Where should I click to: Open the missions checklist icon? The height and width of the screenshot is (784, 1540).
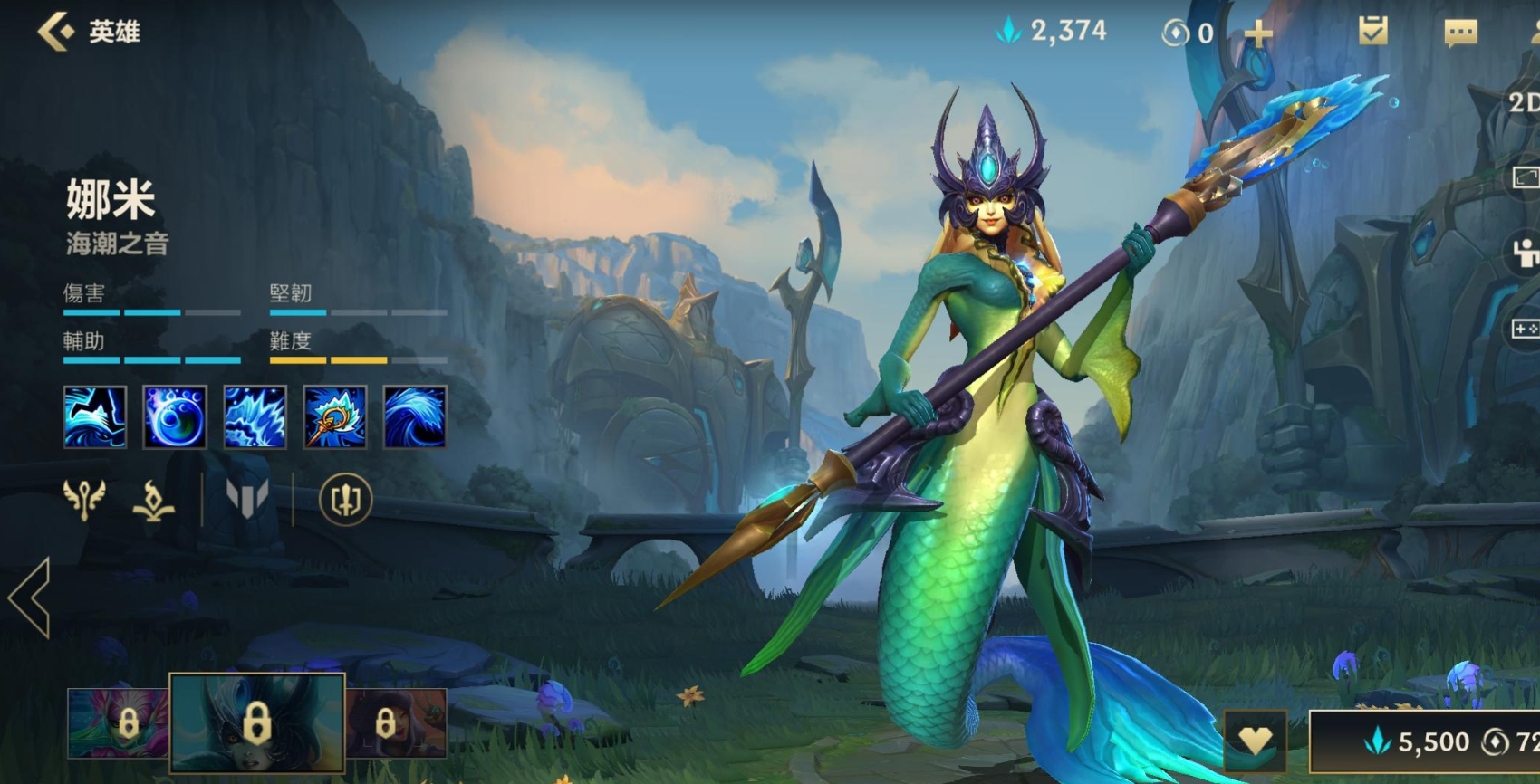1373,32
